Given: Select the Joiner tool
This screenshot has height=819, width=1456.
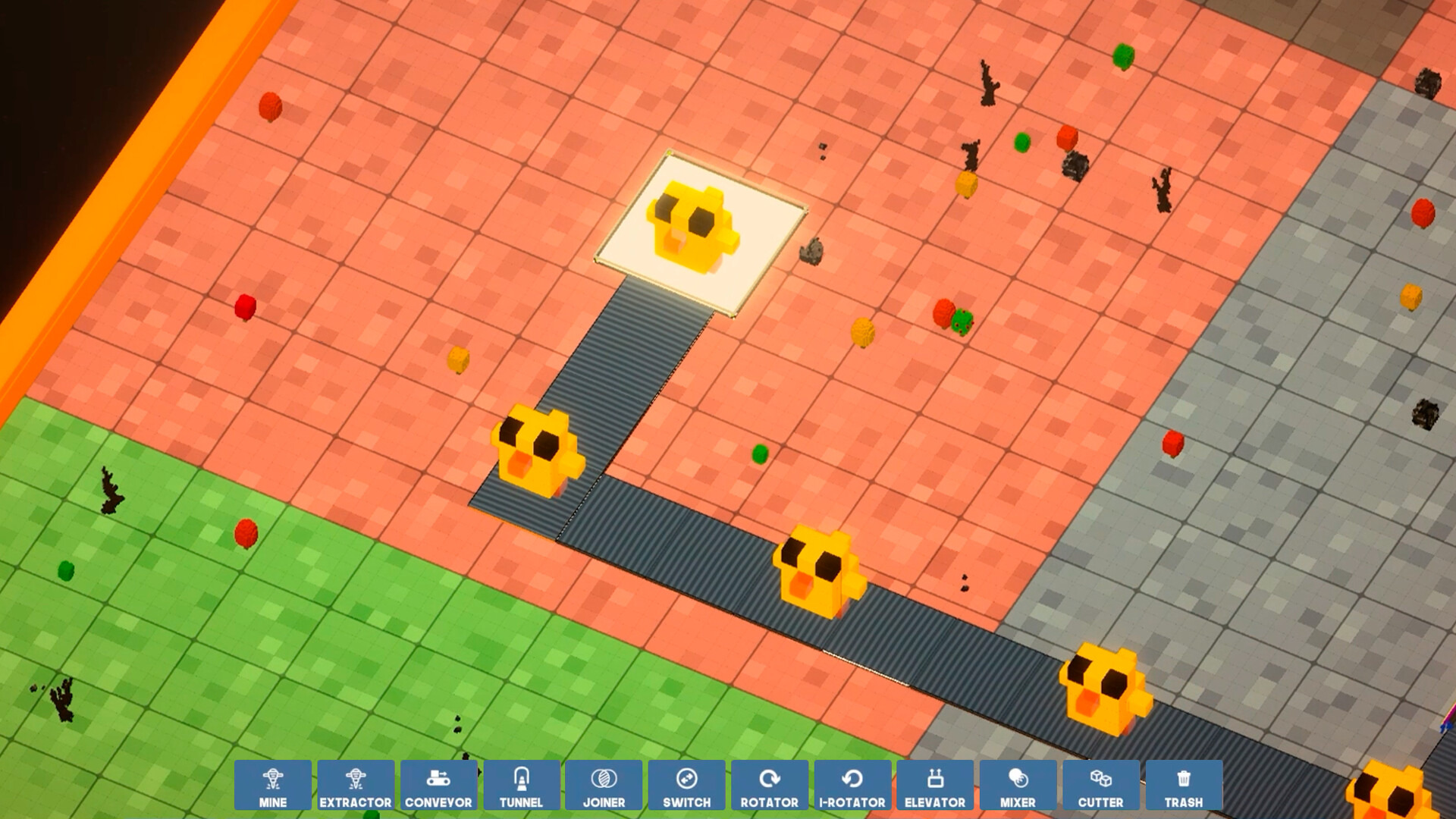Looking at the screenshot, I should 604,784.
